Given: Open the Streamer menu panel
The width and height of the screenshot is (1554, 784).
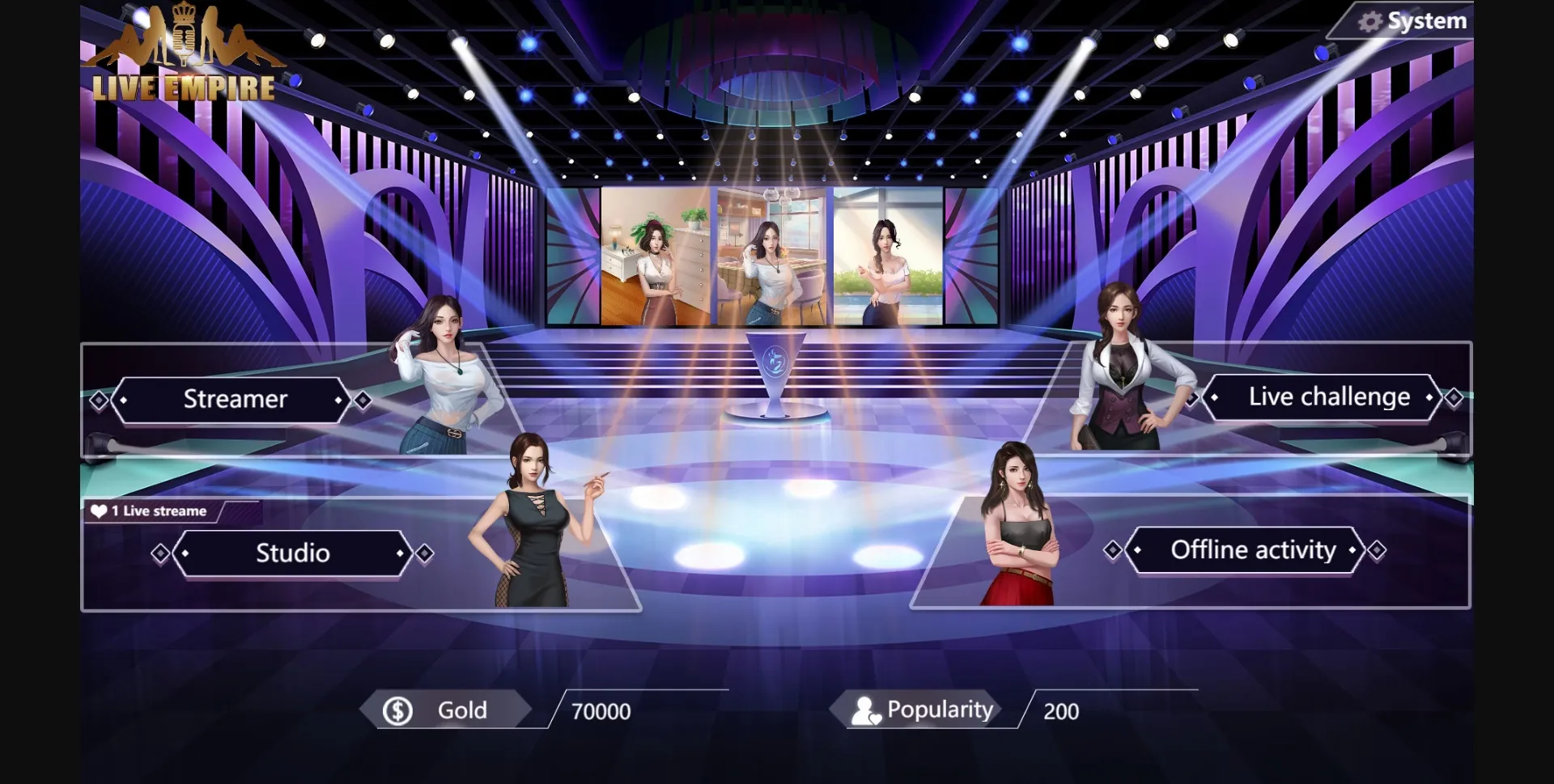Looking at the screenshot, I should 235,399.
